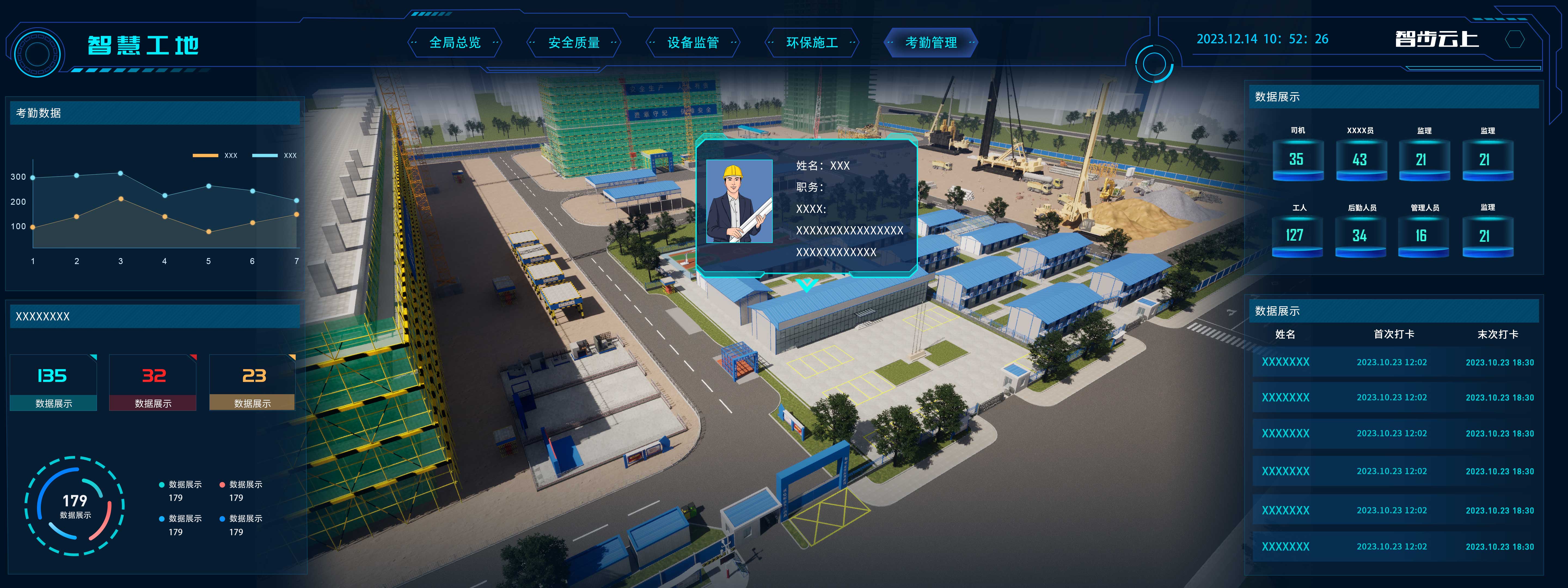The width and height of the screenshot is (1568, 588).
Task: Select the red stat card showing 32
Action: (153, 382)
